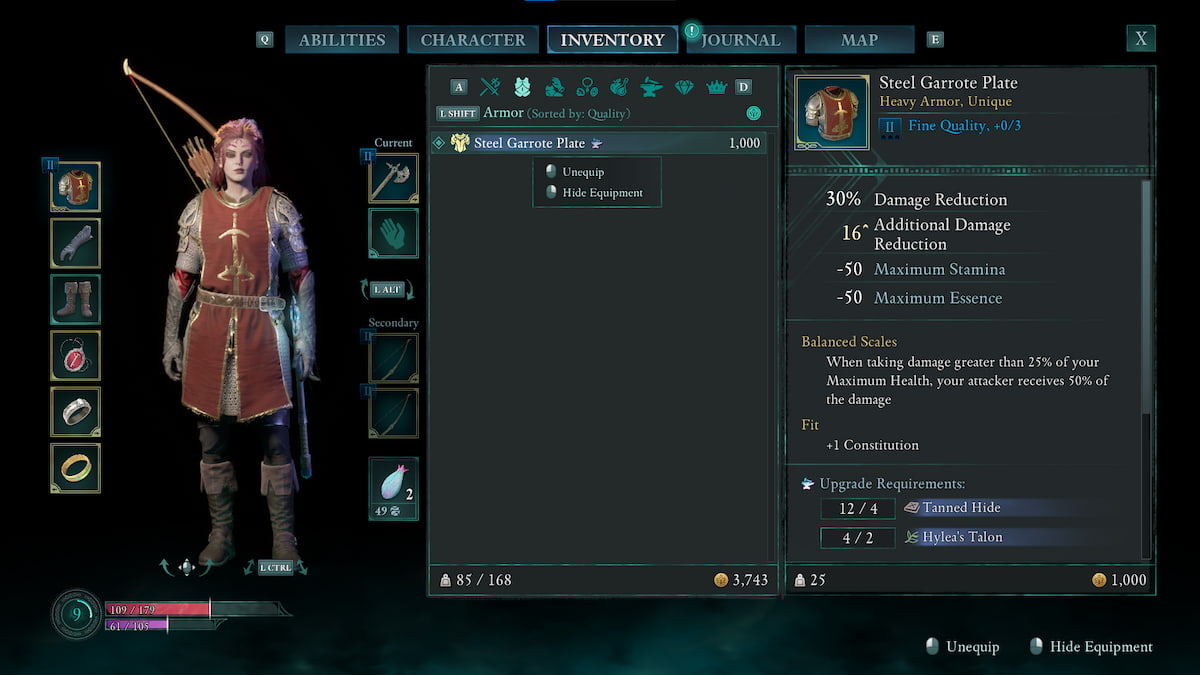Close the inventory with the X button
1200x675 pixels.
tap(1140, 39)
